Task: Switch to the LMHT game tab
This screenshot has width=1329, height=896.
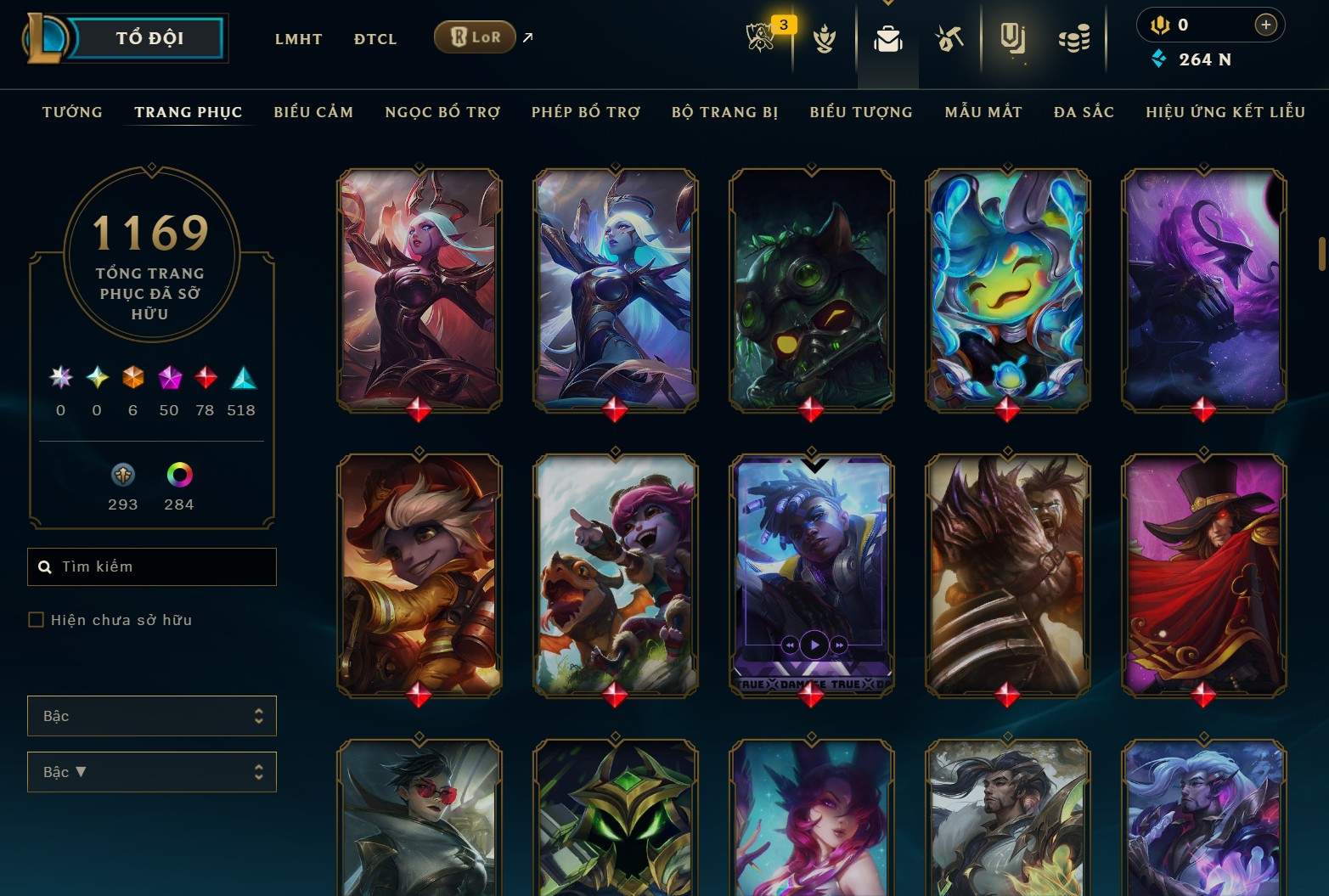Action: 298,39
